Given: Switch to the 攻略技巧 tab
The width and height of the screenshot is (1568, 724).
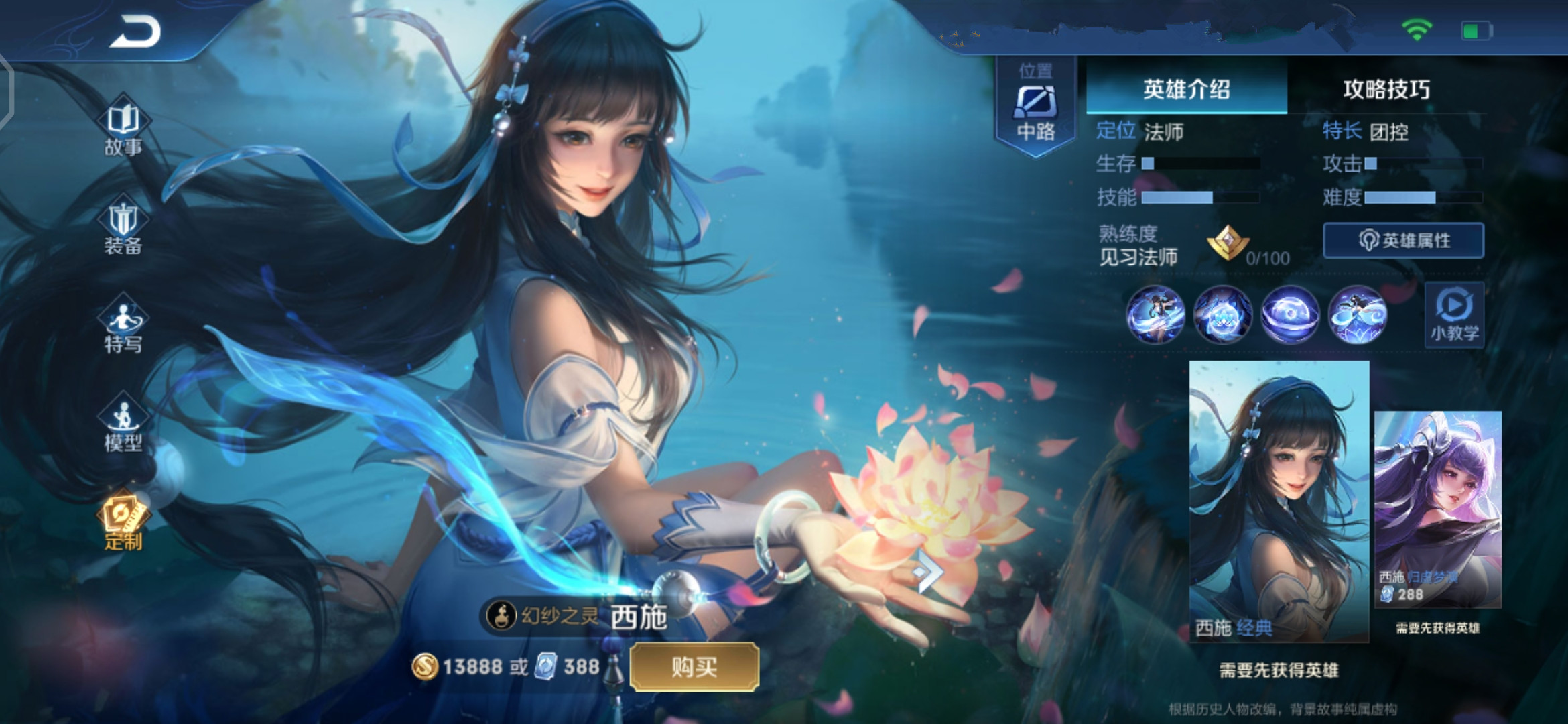Looking at the screenshot, I should pos(1385,89).
